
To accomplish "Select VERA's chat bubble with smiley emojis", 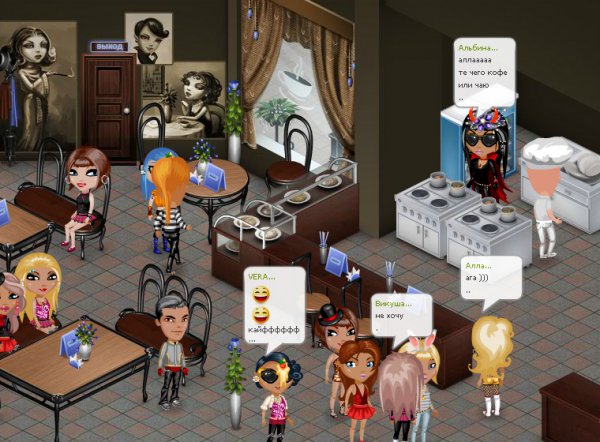I will click(273, 305).
